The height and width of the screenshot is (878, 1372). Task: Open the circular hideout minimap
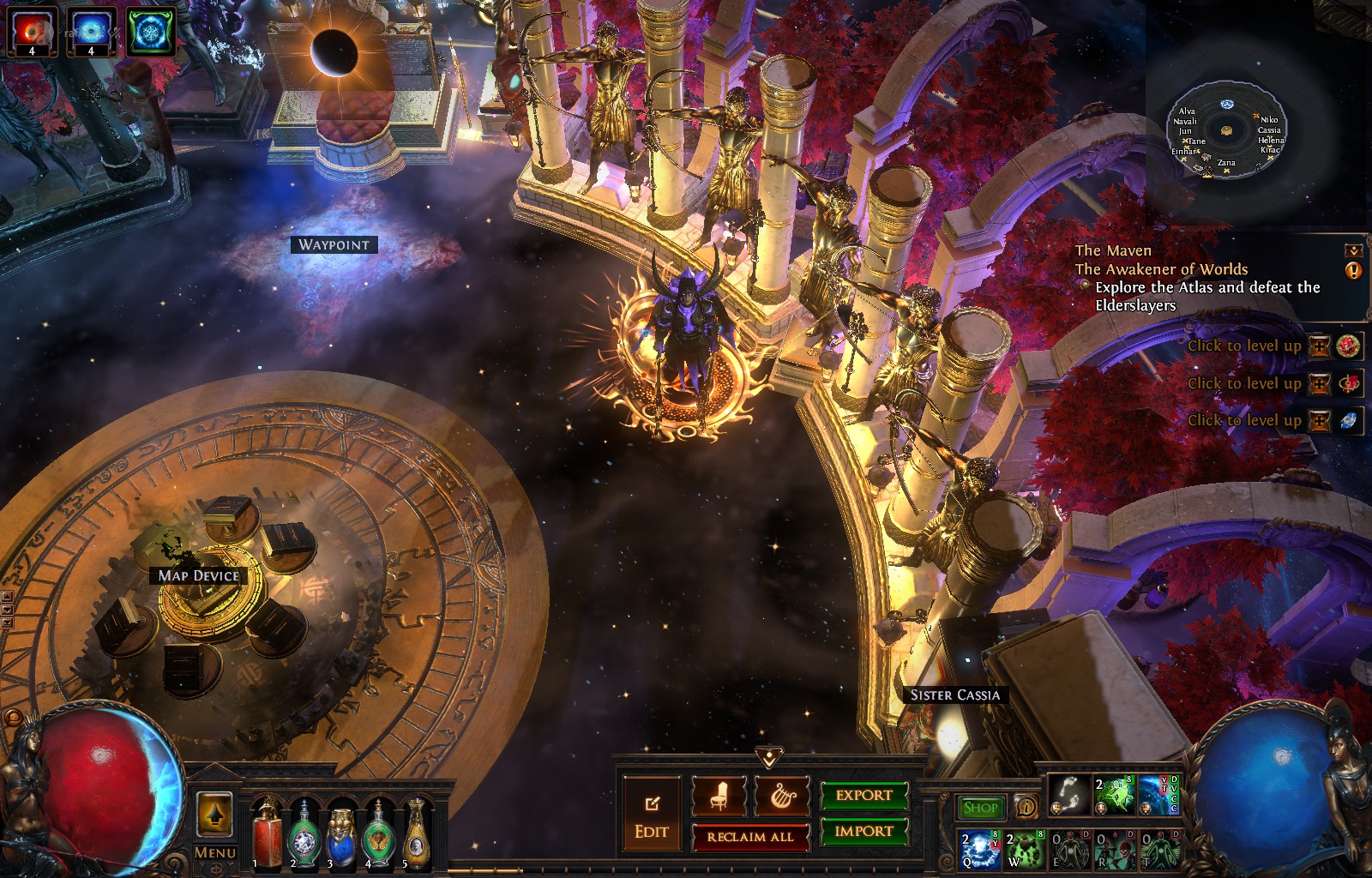(x=1226, y=130)
